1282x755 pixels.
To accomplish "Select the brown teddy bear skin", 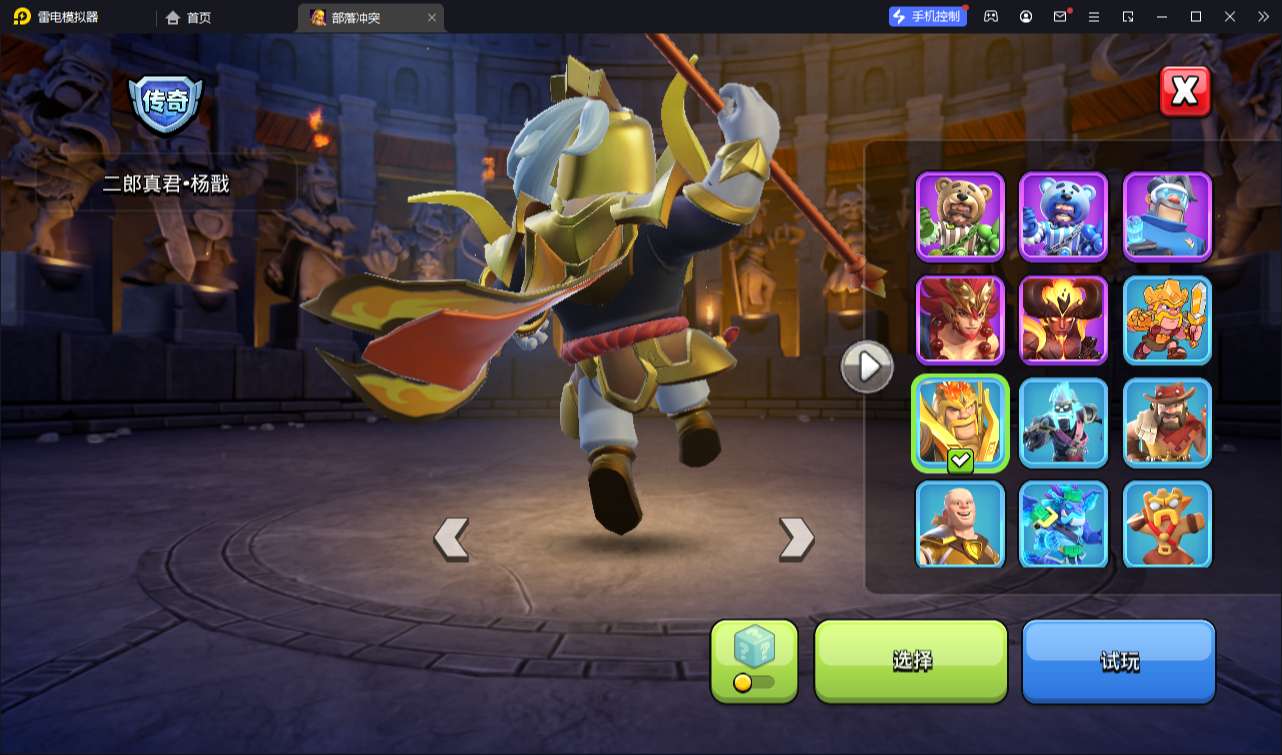I will coord(960,216).
